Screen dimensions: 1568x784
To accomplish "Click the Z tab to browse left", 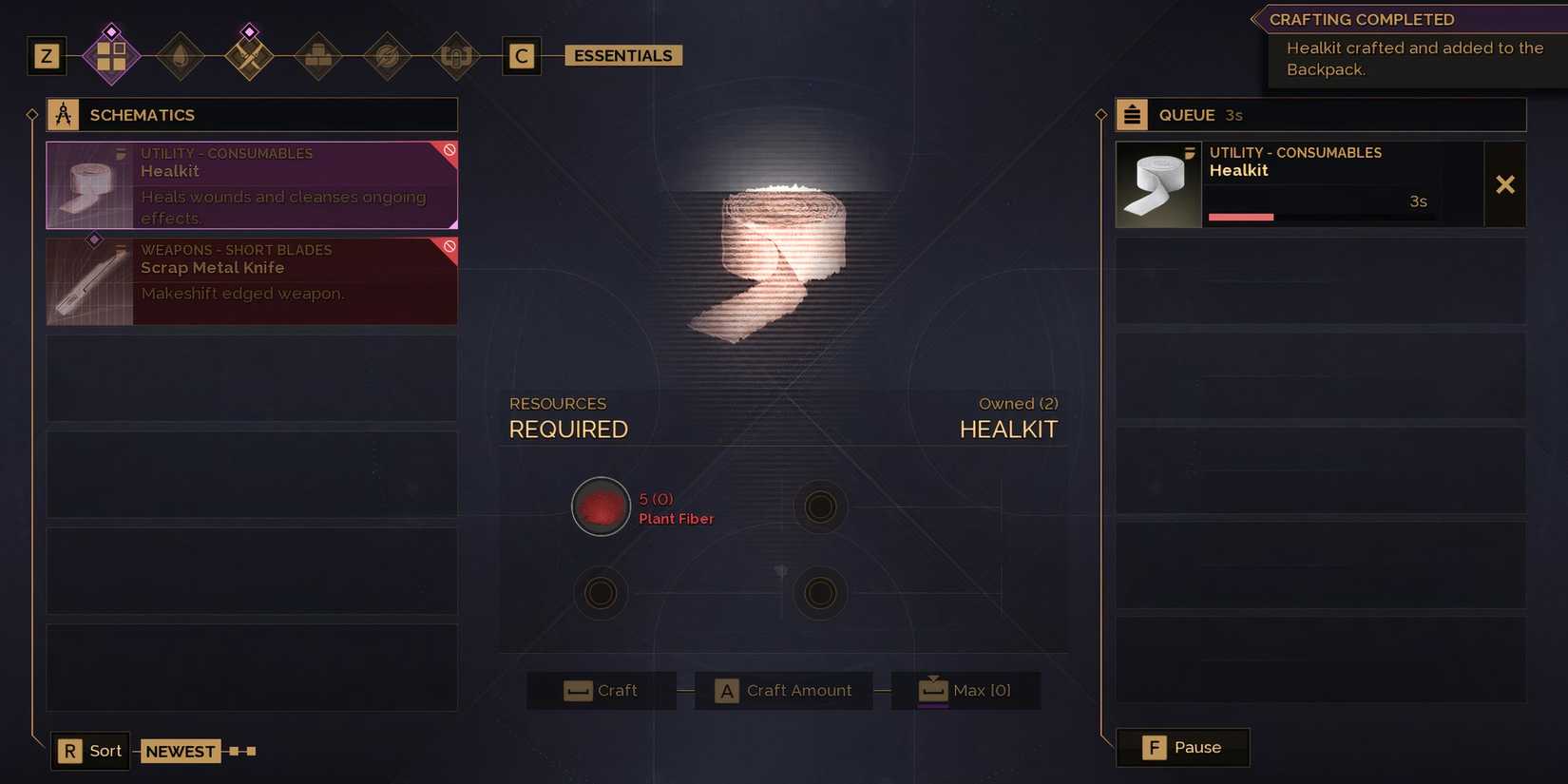I will [x=45, y=55].
